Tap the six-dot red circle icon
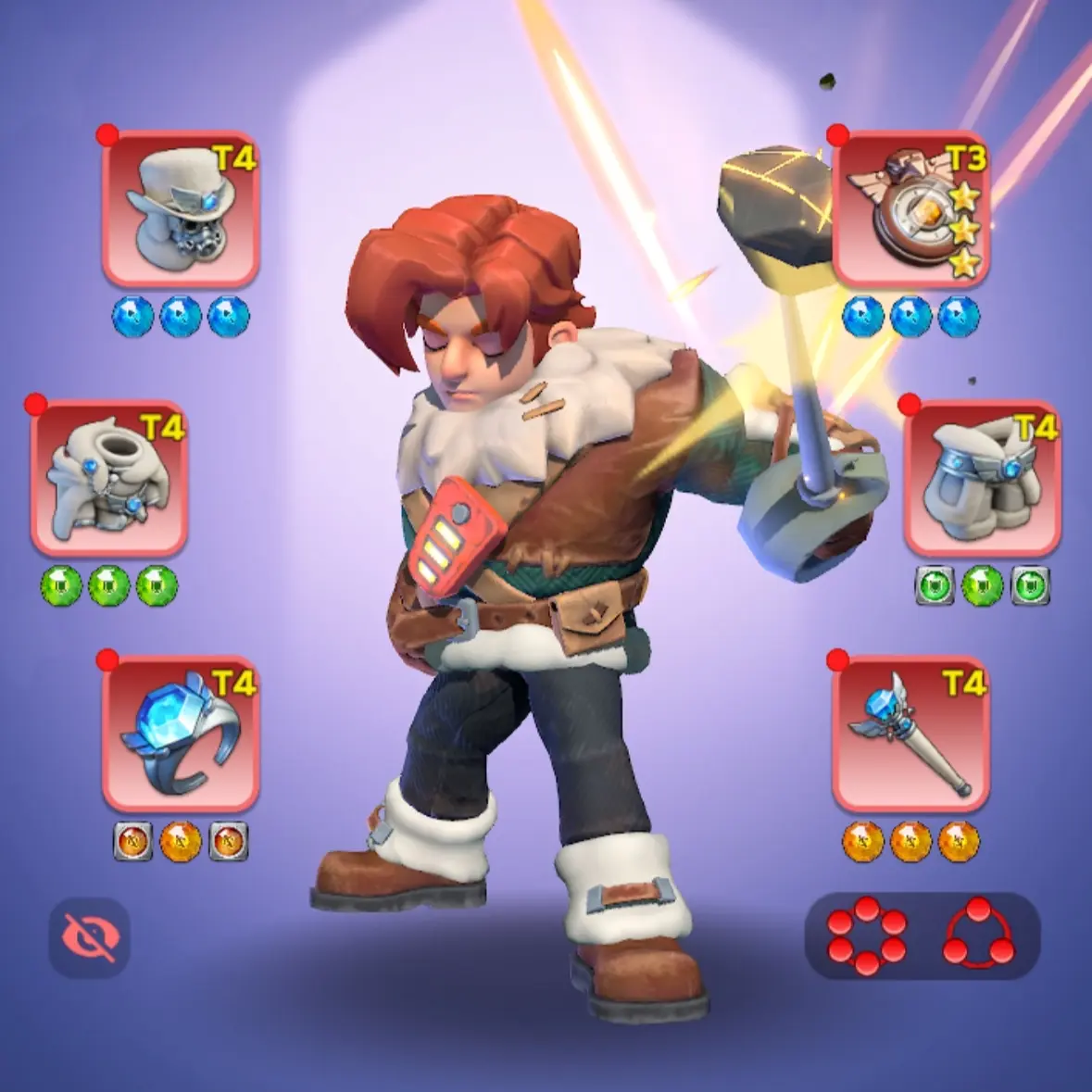This screenshot has height=1092, width=1092. [866, 935]
